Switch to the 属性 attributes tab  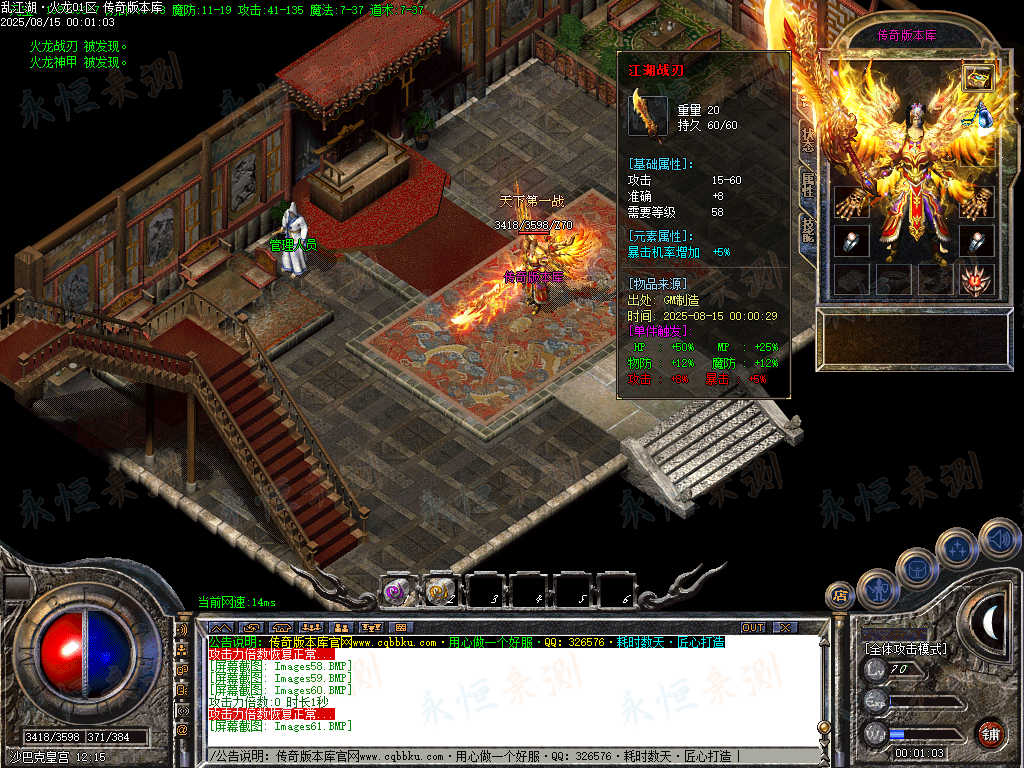807,185
